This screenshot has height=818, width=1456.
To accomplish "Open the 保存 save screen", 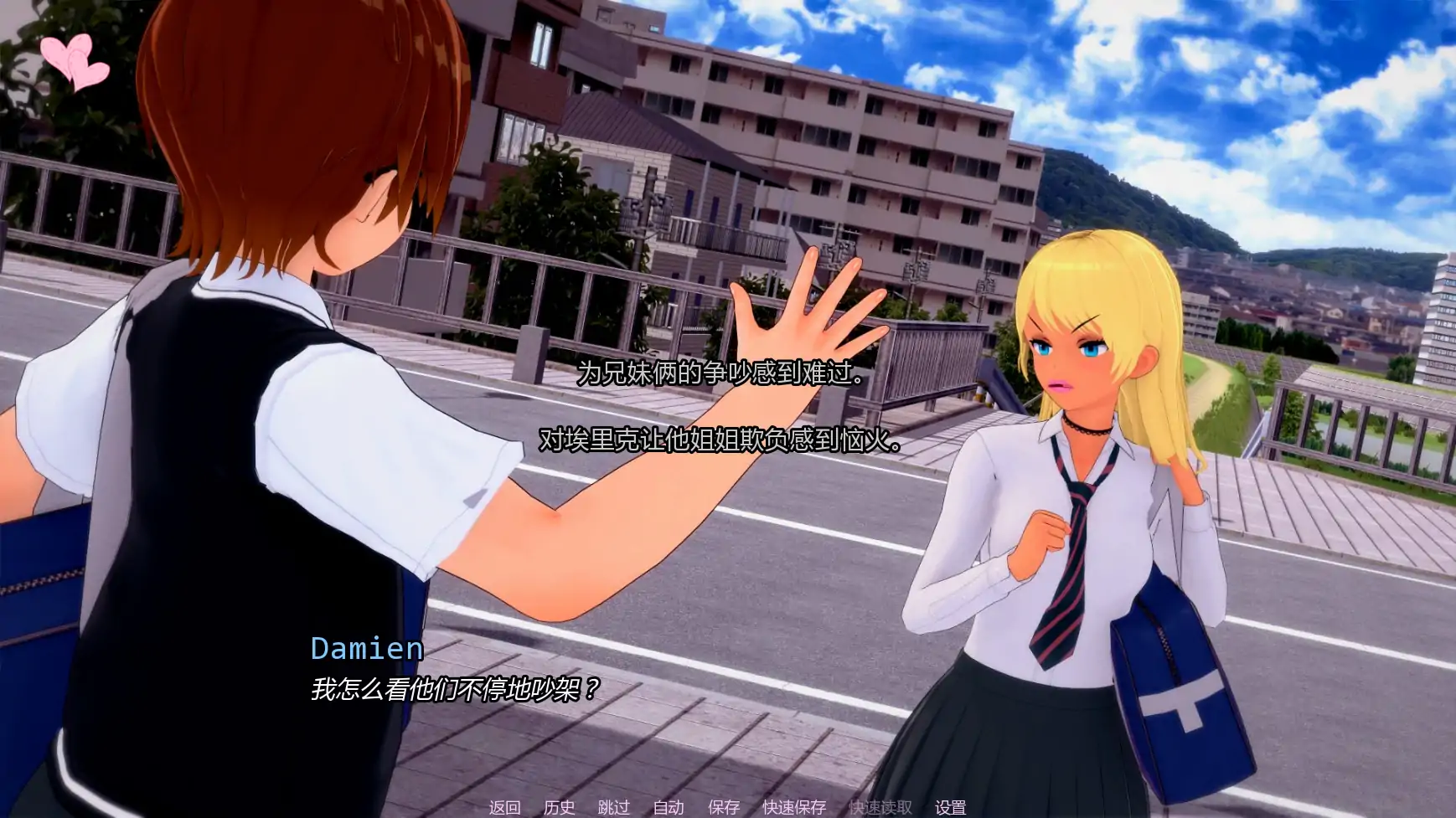I will tap(723, 807).
